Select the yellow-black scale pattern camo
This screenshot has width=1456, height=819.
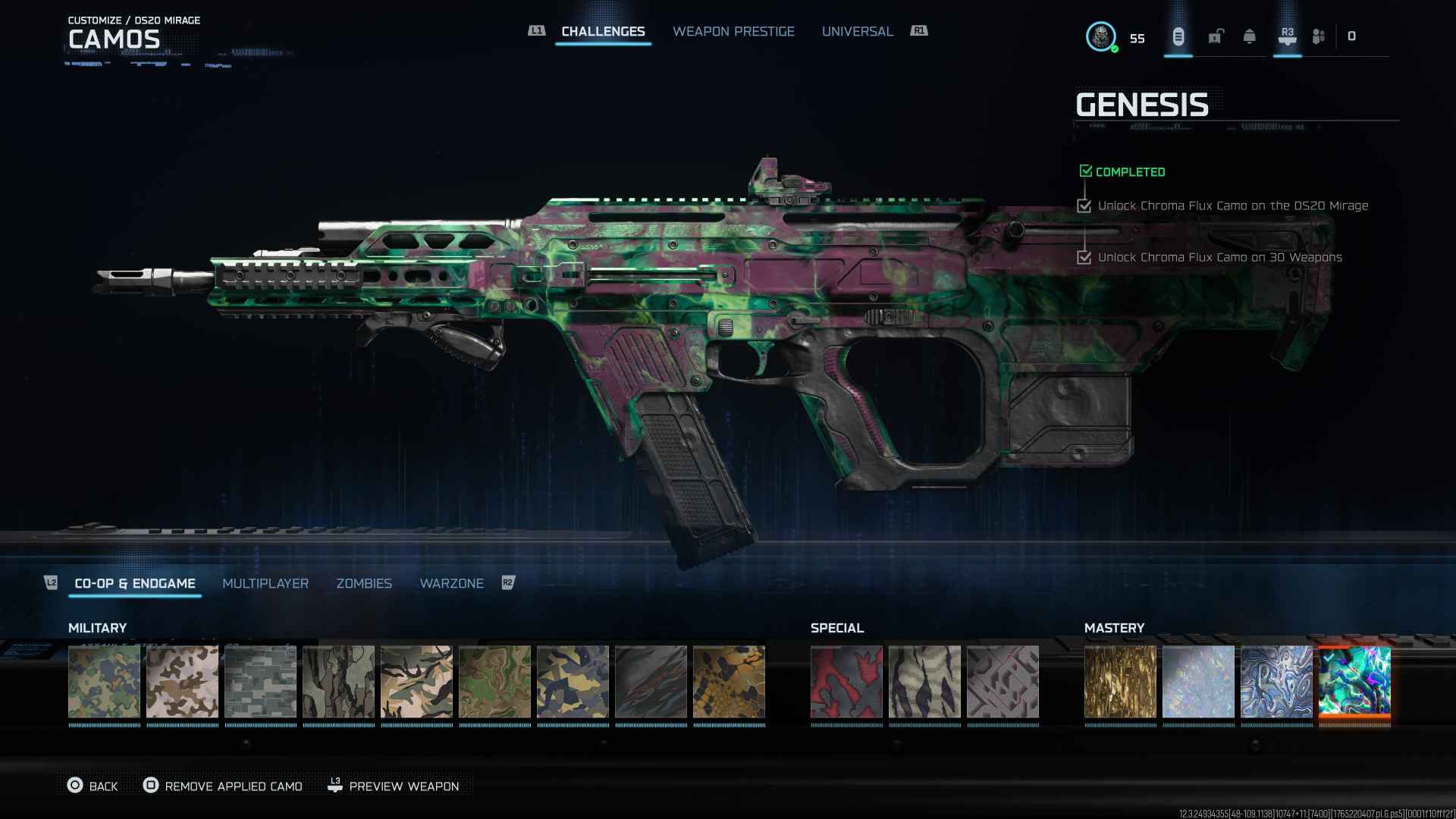pyautogui.click(x=729, y=682)
